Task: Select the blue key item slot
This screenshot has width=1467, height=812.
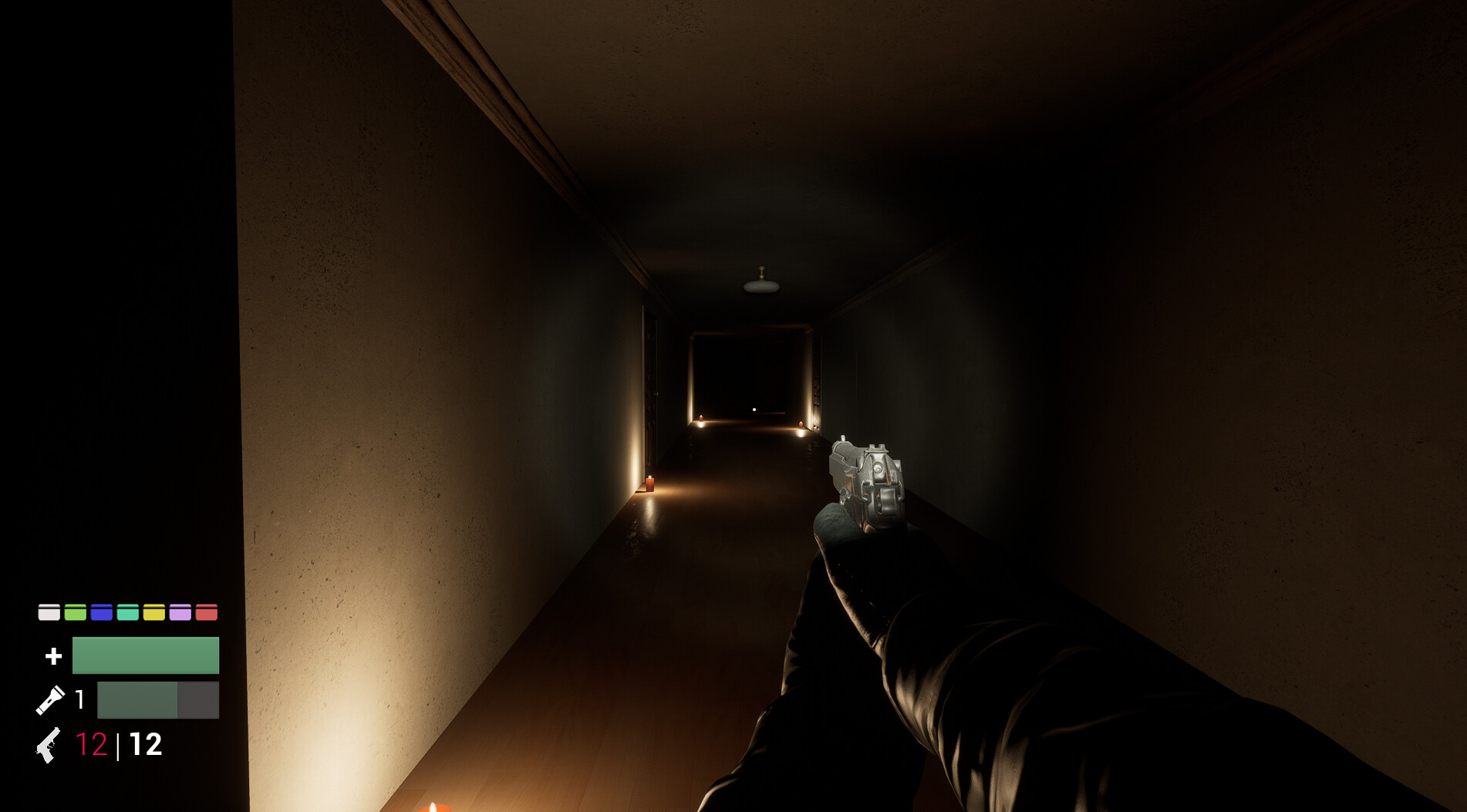Action: coord(101,614)
